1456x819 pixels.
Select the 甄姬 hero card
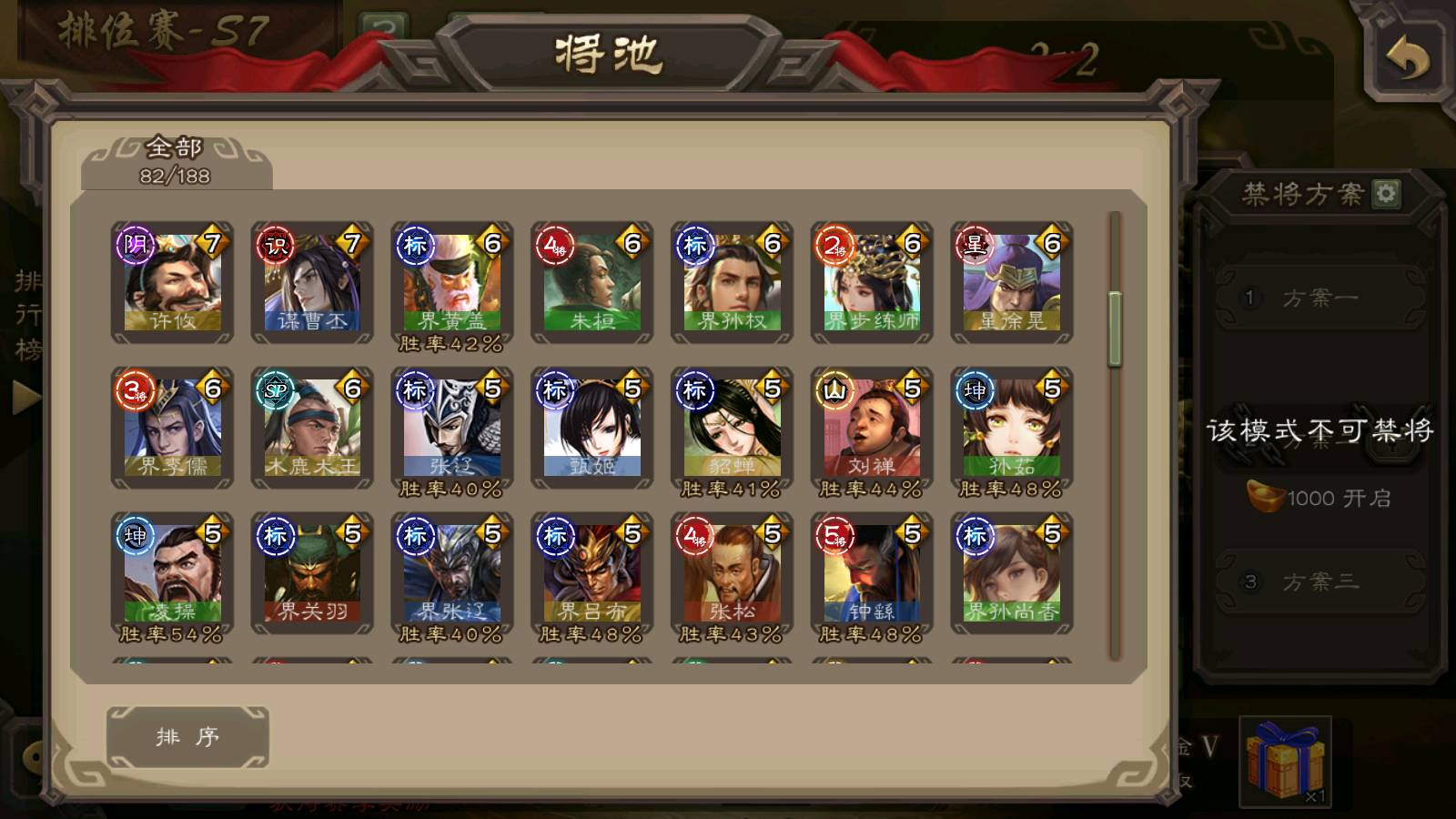(x=592, y=429)
